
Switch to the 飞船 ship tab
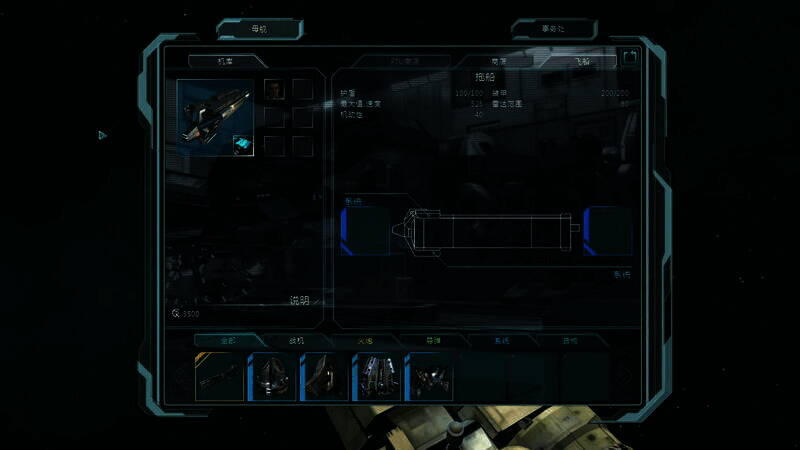[x=582, y=61]
